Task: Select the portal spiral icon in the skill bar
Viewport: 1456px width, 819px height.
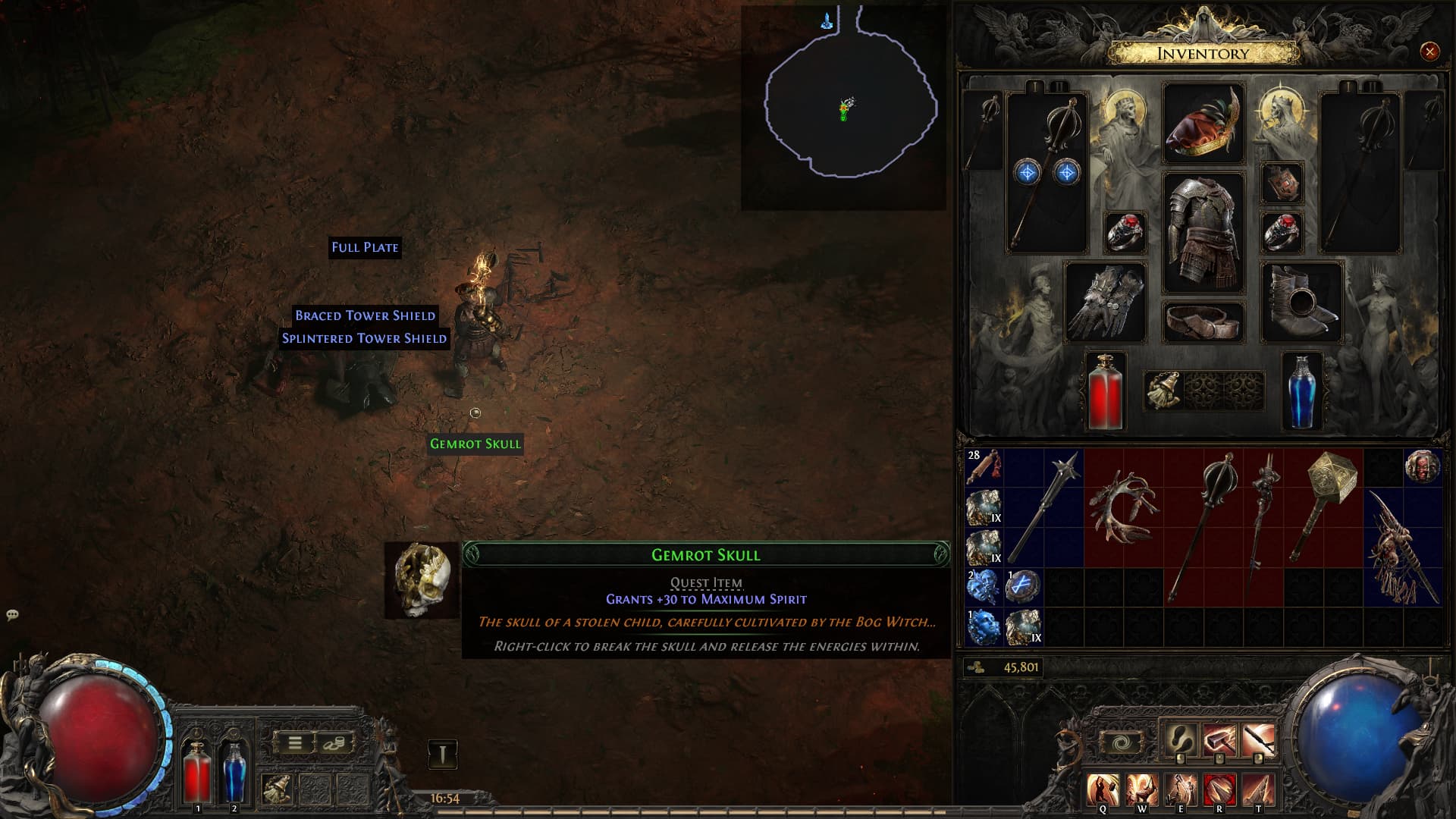Action: pyautogui.click(x=1120, y=740)
